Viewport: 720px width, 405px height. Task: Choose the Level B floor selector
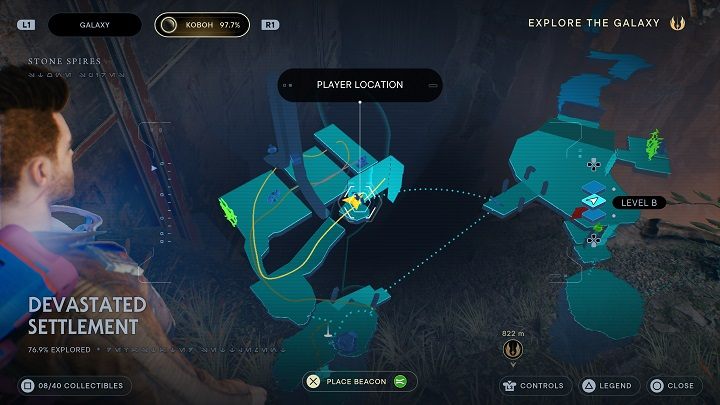click(x=639, y=202)
